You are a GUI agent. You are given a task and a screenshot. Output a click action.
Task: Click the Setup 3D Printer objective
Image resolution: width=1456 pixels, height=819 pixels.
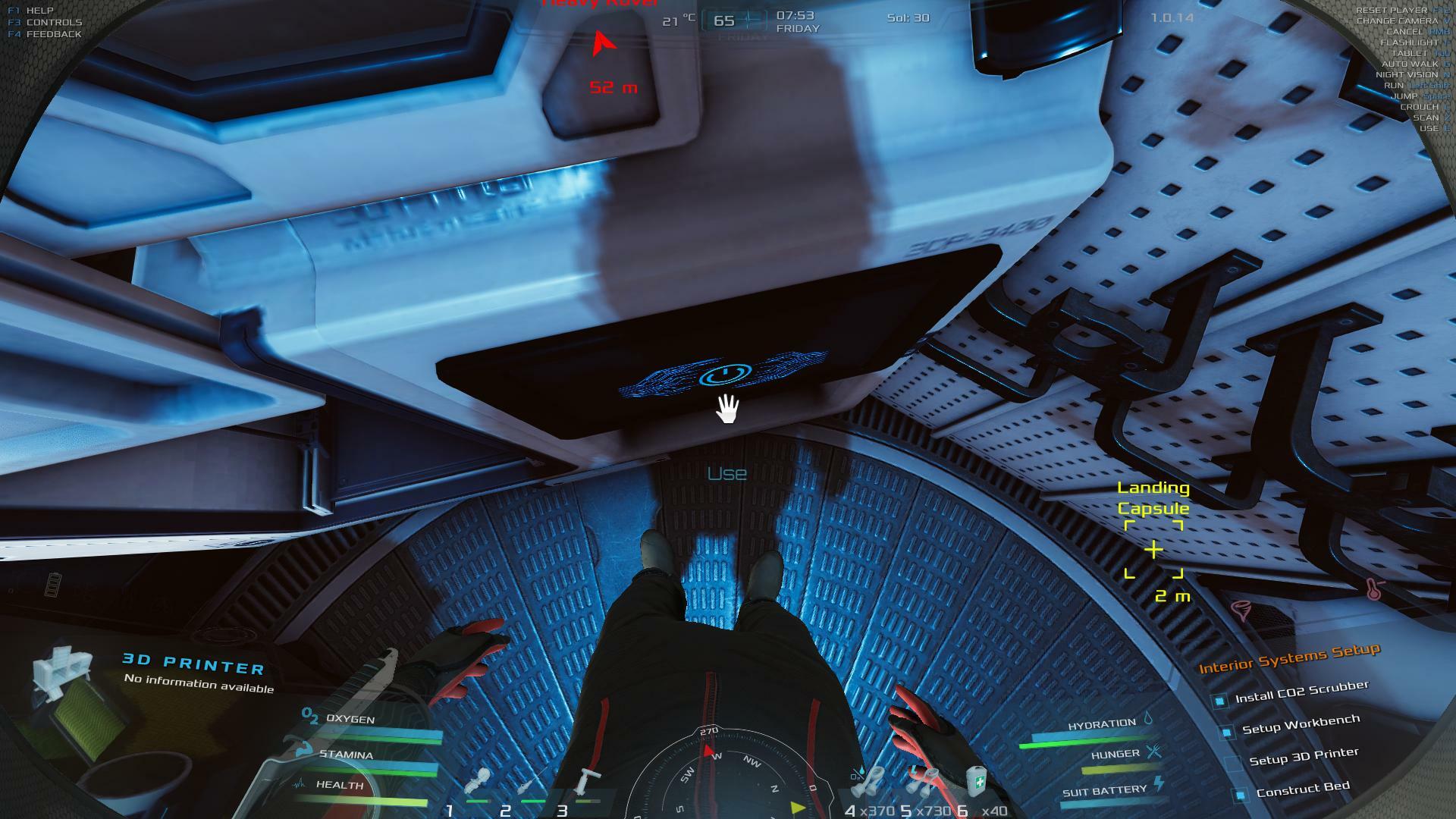1303,757
